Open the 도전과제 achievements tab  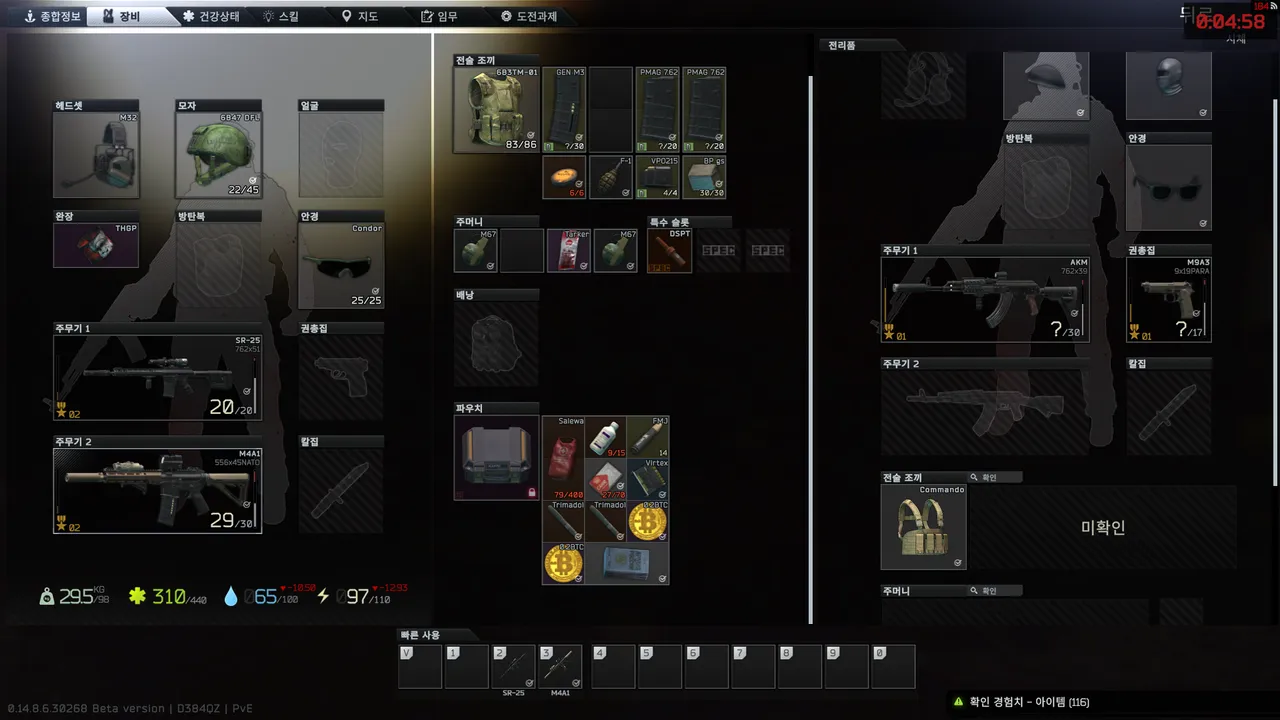pyautogui.click(x=529, y=16)
